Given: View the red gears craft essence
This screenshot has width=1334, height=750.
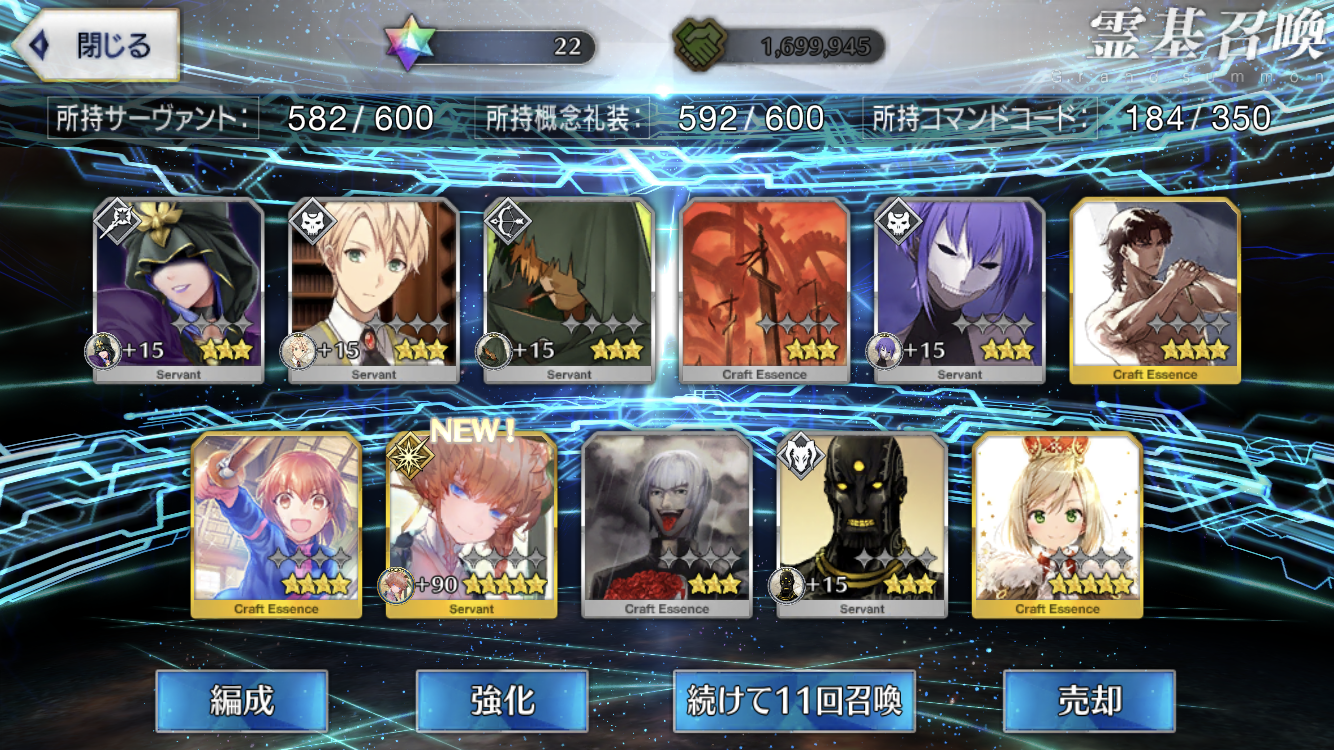Looking at the screenshot, I should tap(764, 290).
